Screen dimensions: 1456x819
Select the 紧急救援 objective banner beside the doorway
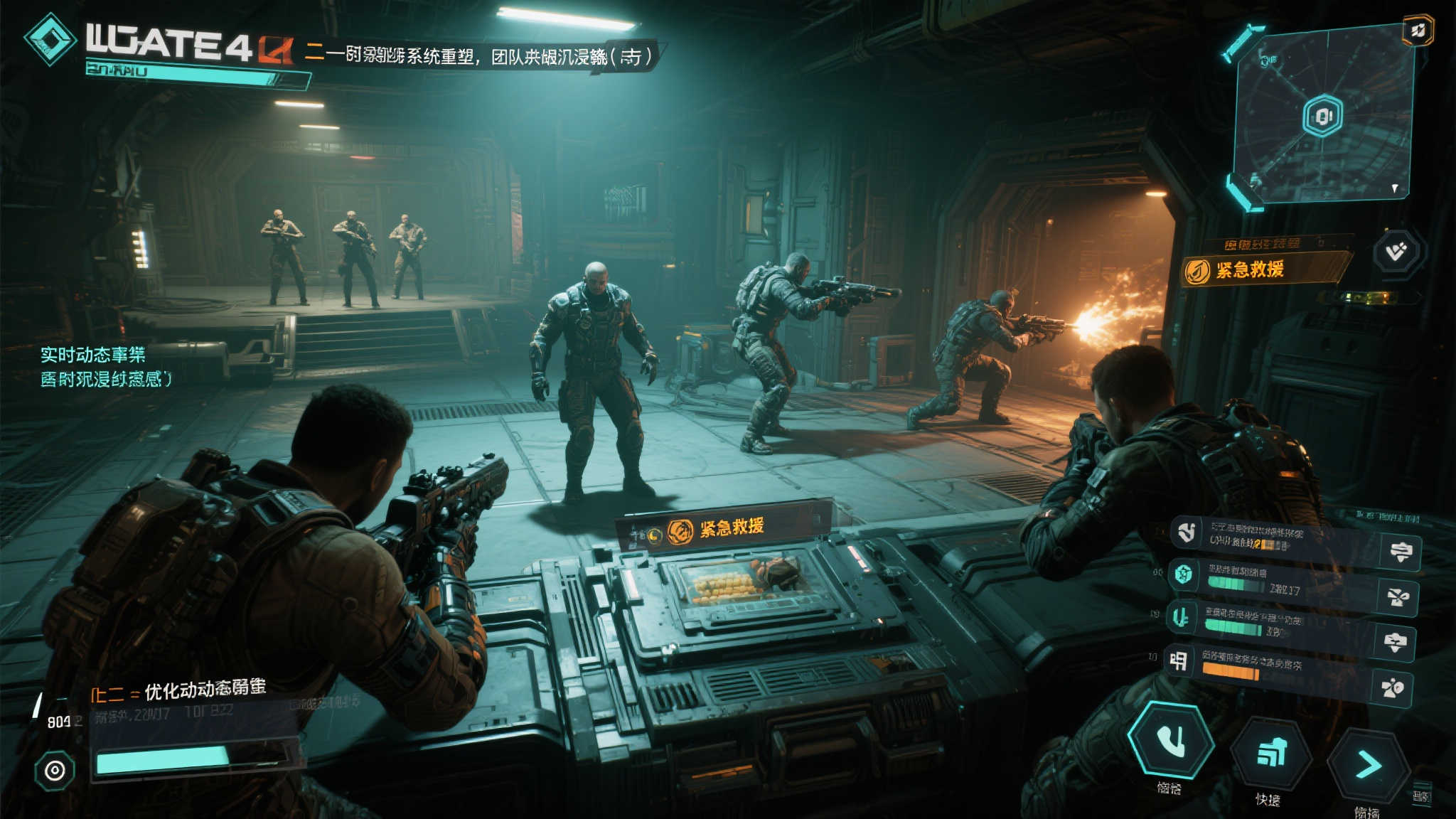(x=1265, y=269)
